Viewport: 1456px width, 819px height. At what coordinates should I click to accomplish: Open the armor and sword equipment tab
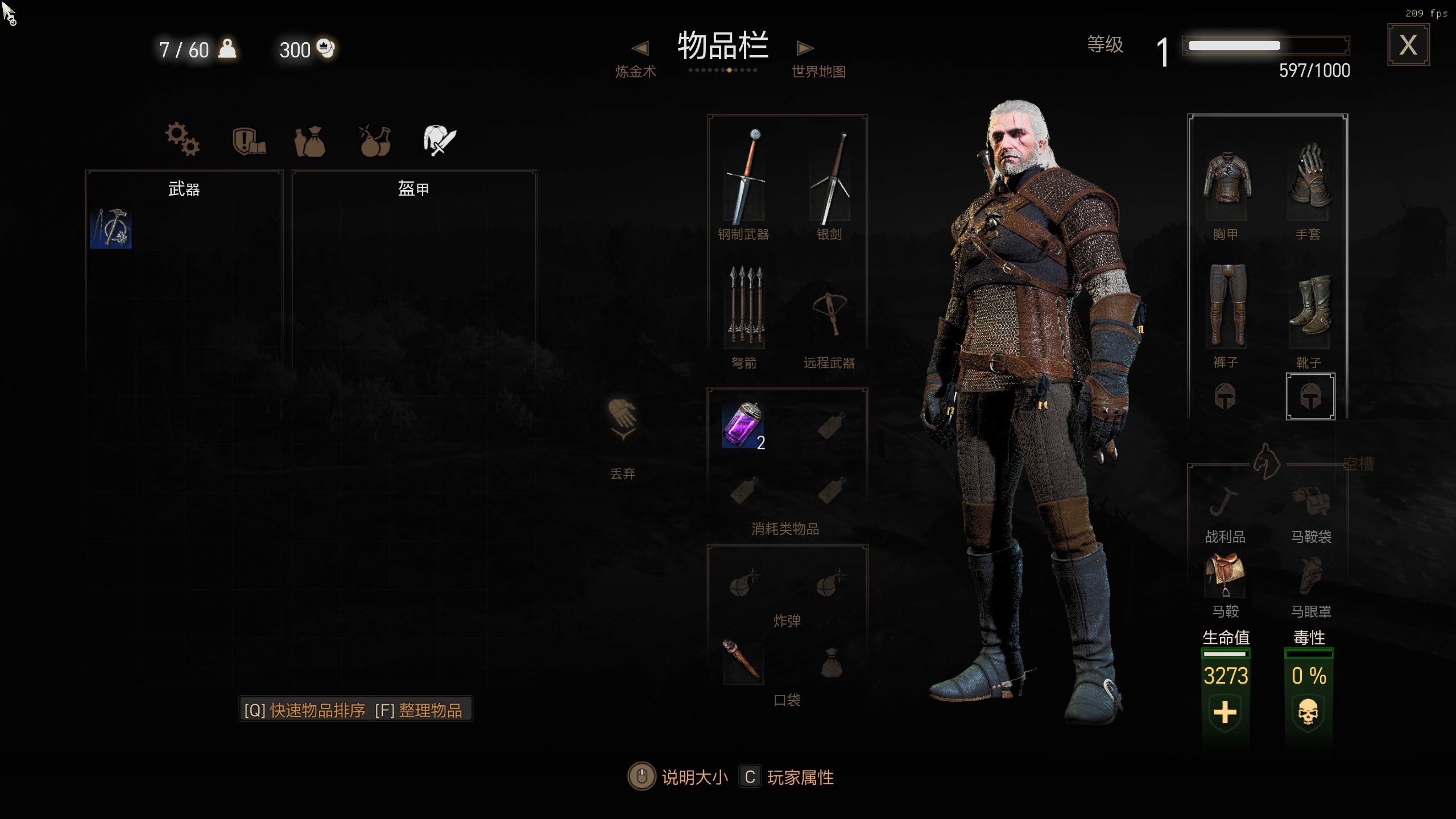click(x=439, y=140)
